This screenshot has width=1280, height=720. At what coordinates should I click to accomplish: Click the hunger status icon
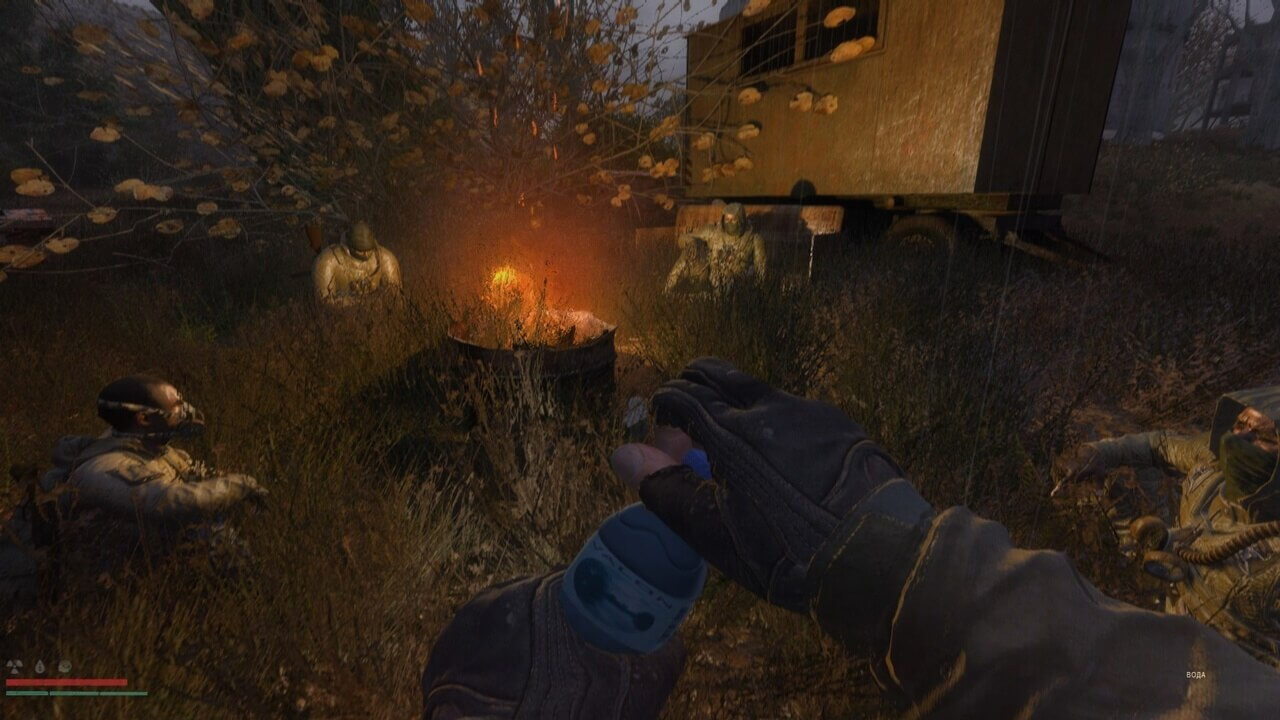coord(64,666)
